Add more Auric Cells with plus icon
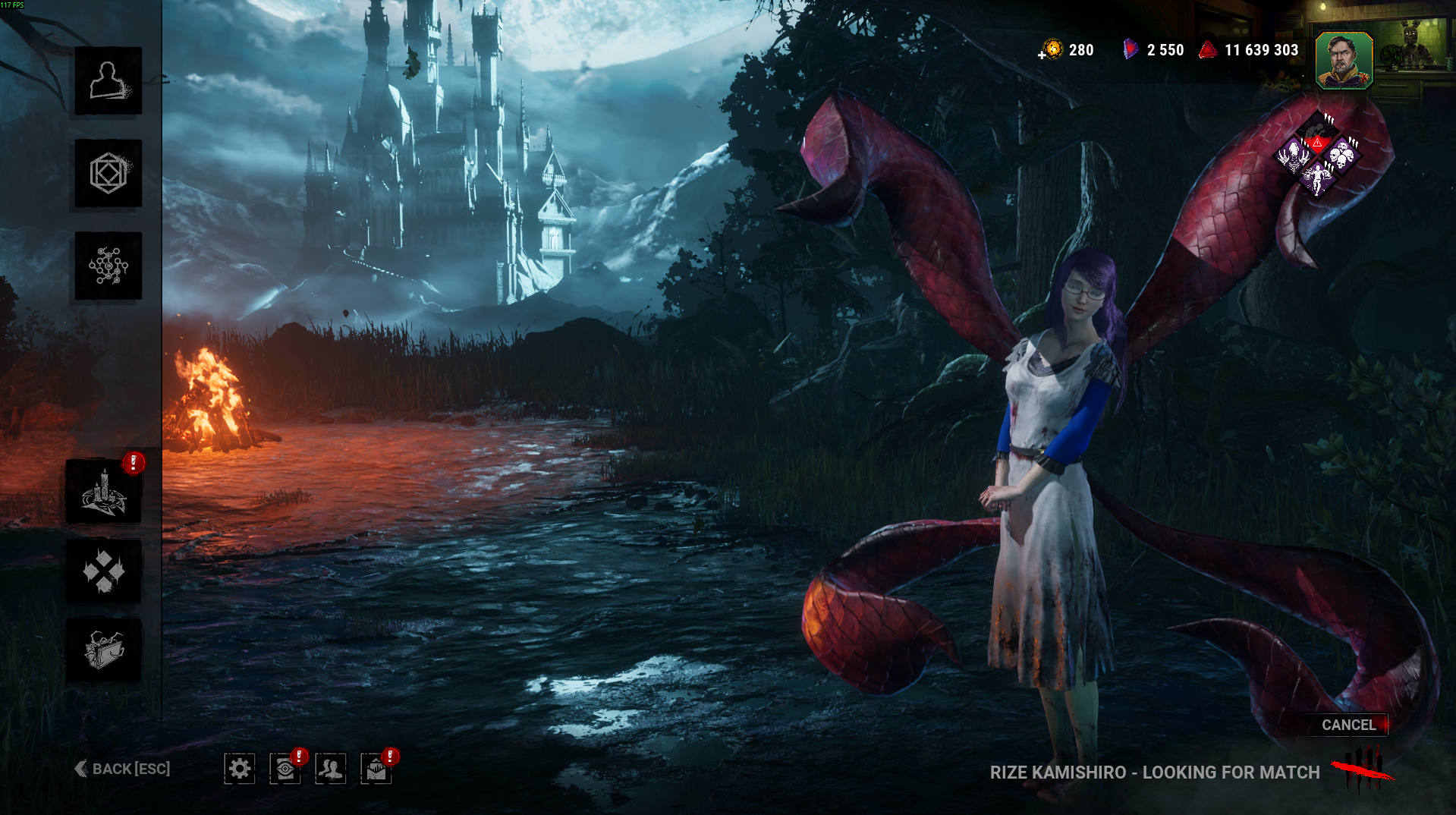Image resolution: width=1456 pixels, height=815 pixels. tap(1043, 54)
